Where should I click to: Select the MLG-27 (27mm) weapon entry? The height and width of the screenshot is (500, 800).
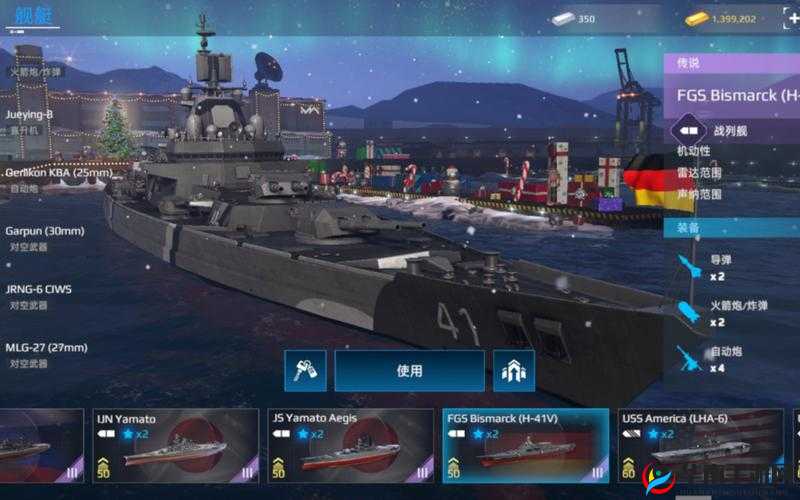(46, 354)
